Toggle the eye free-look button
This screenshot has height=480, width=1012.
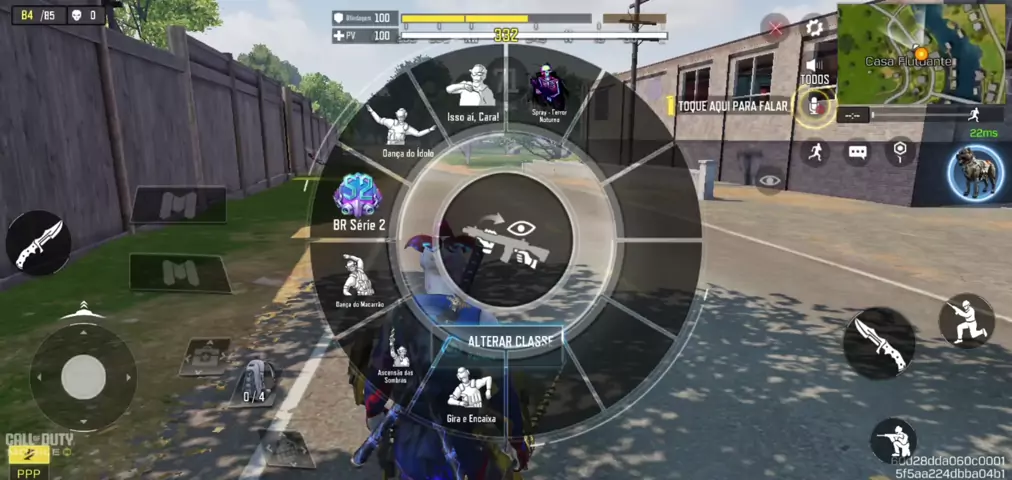click(x=769, y=181)
